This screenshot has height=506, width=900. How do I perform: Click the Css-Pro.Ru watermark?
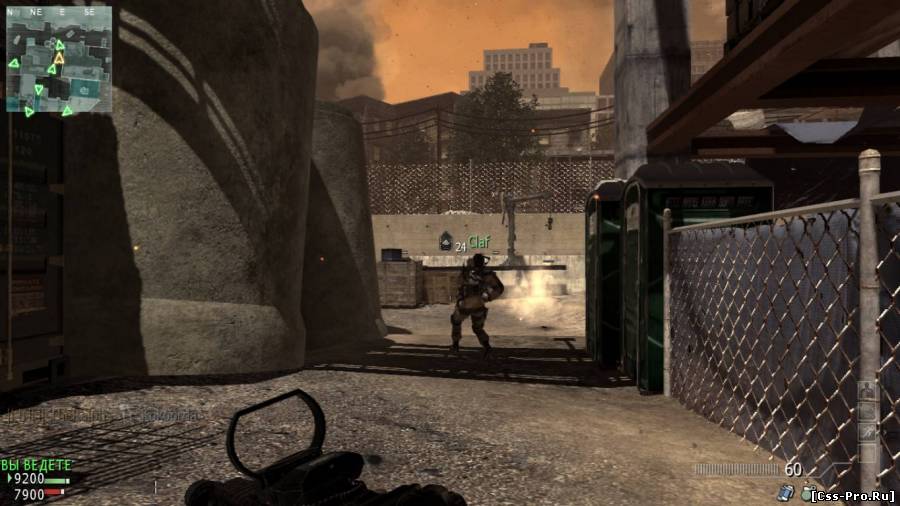[x=852, y=494]
